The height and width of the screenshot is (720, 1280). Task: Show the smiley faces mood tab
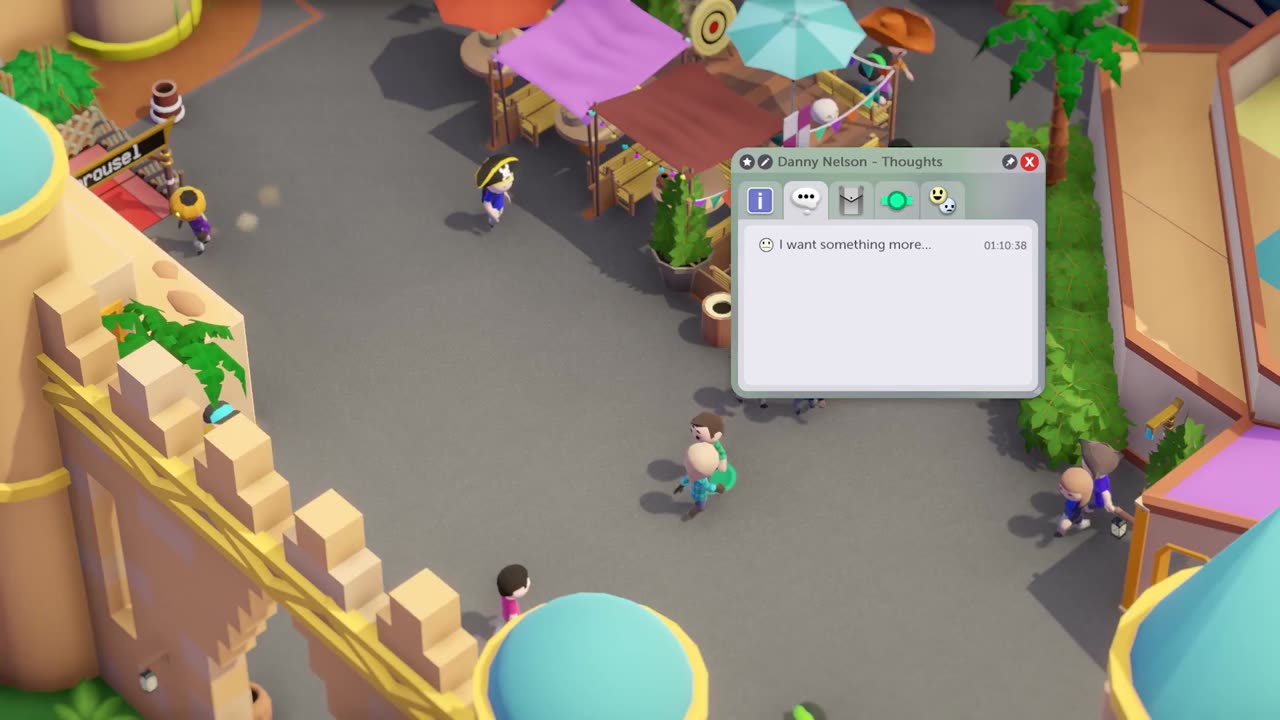point(941,200)
